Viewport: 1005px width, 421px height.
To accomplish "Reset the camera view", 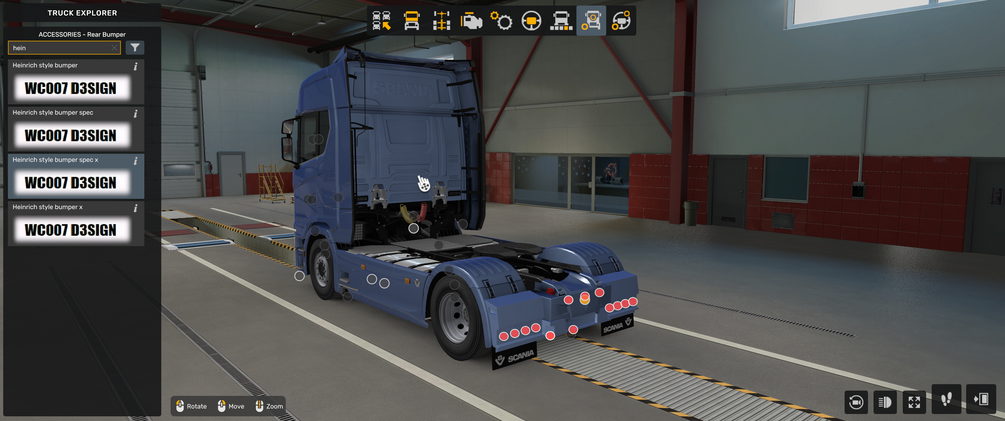I will tap(855, 402).
